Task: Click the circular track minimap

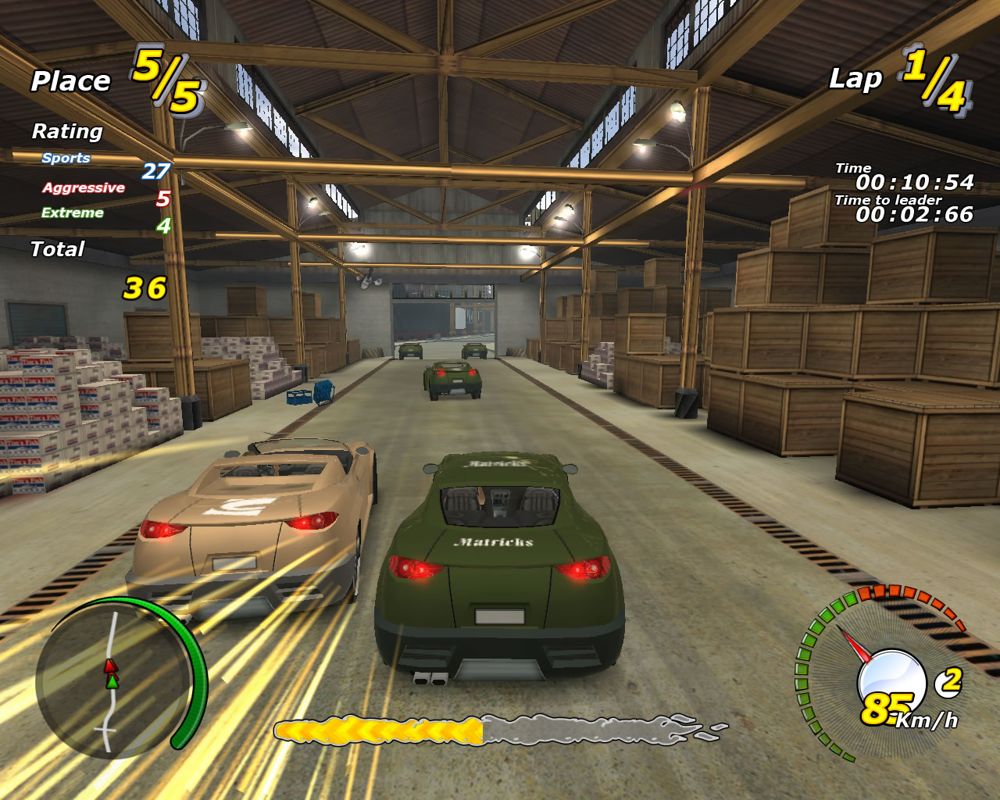Action: pos(110,682)
